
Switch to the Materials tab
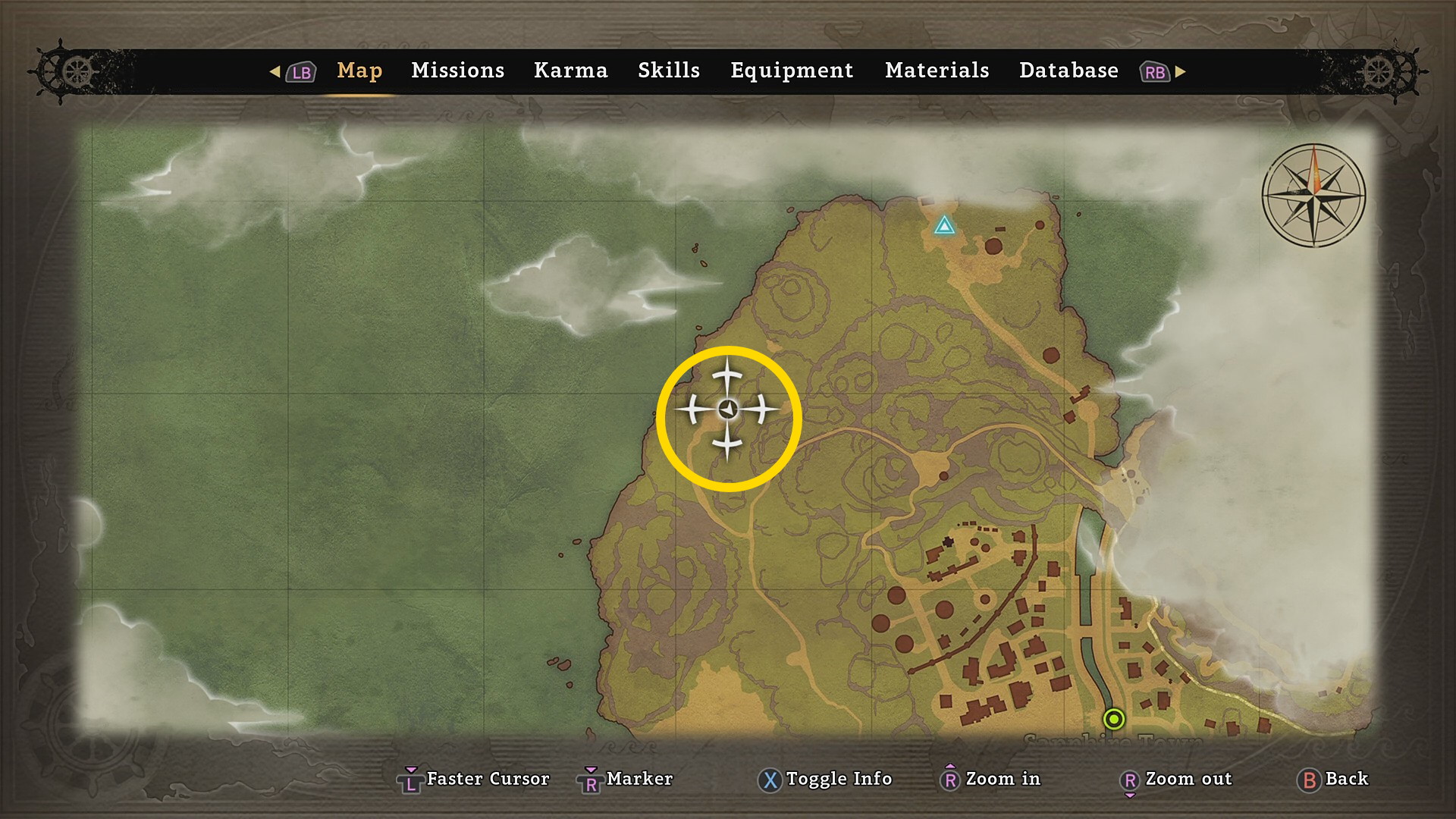937,71
